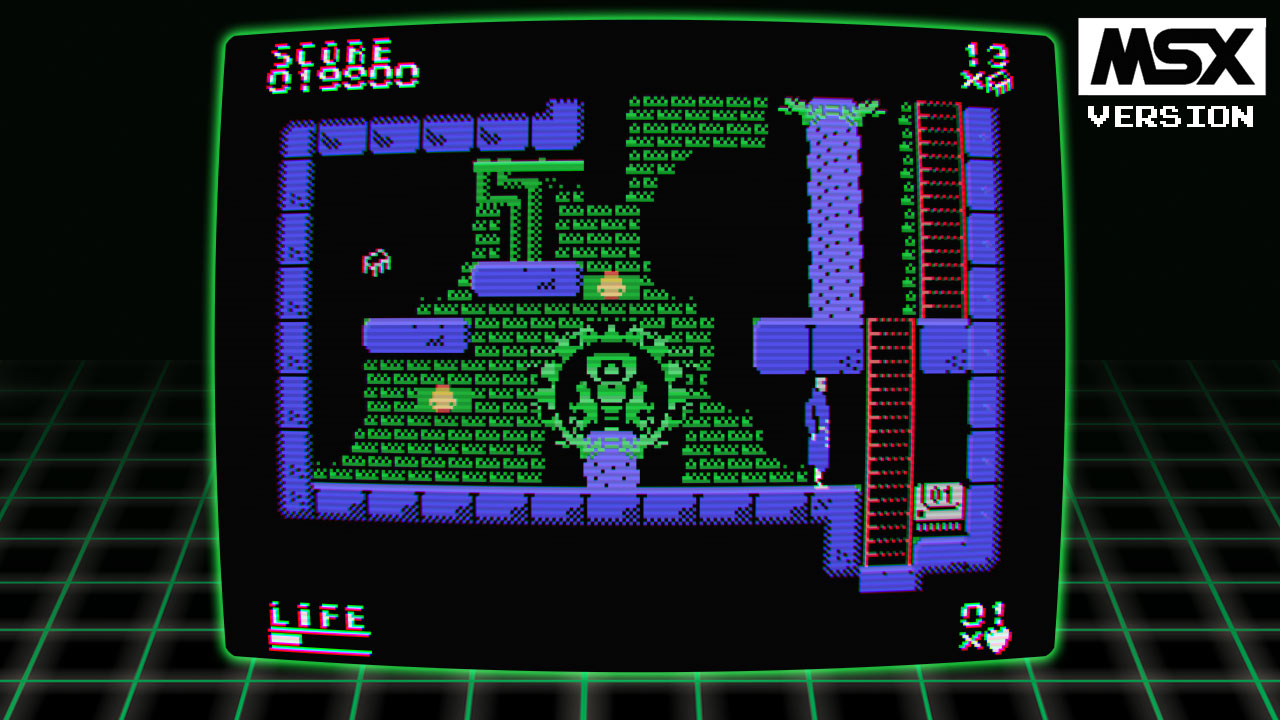
Task: Select the SCORE display label
Action: (332, 52)
